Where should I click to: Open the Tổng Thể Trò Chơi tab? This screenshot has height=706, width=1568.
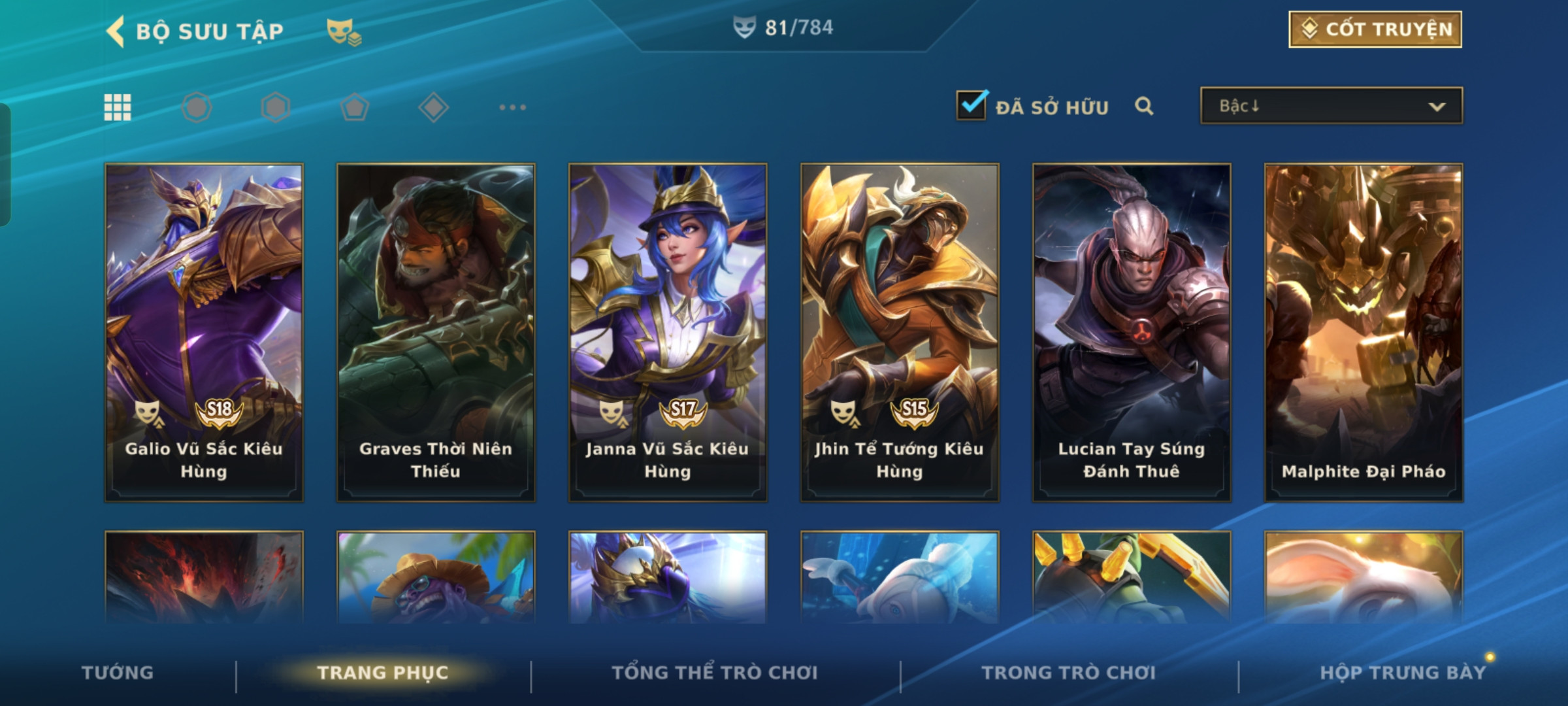point(715,673)
